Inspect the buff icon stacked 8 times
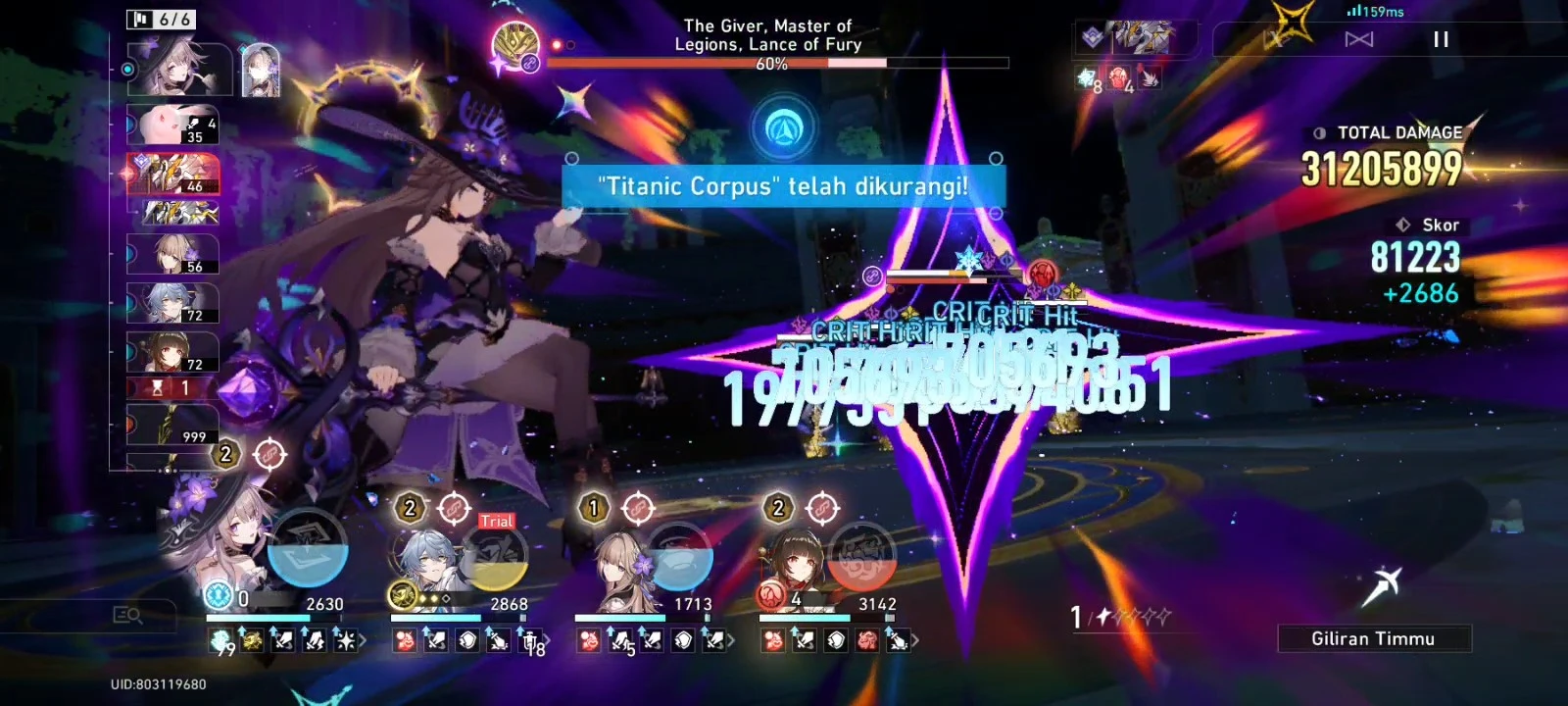This screenshot has width=1568, height=706. 1087,76
